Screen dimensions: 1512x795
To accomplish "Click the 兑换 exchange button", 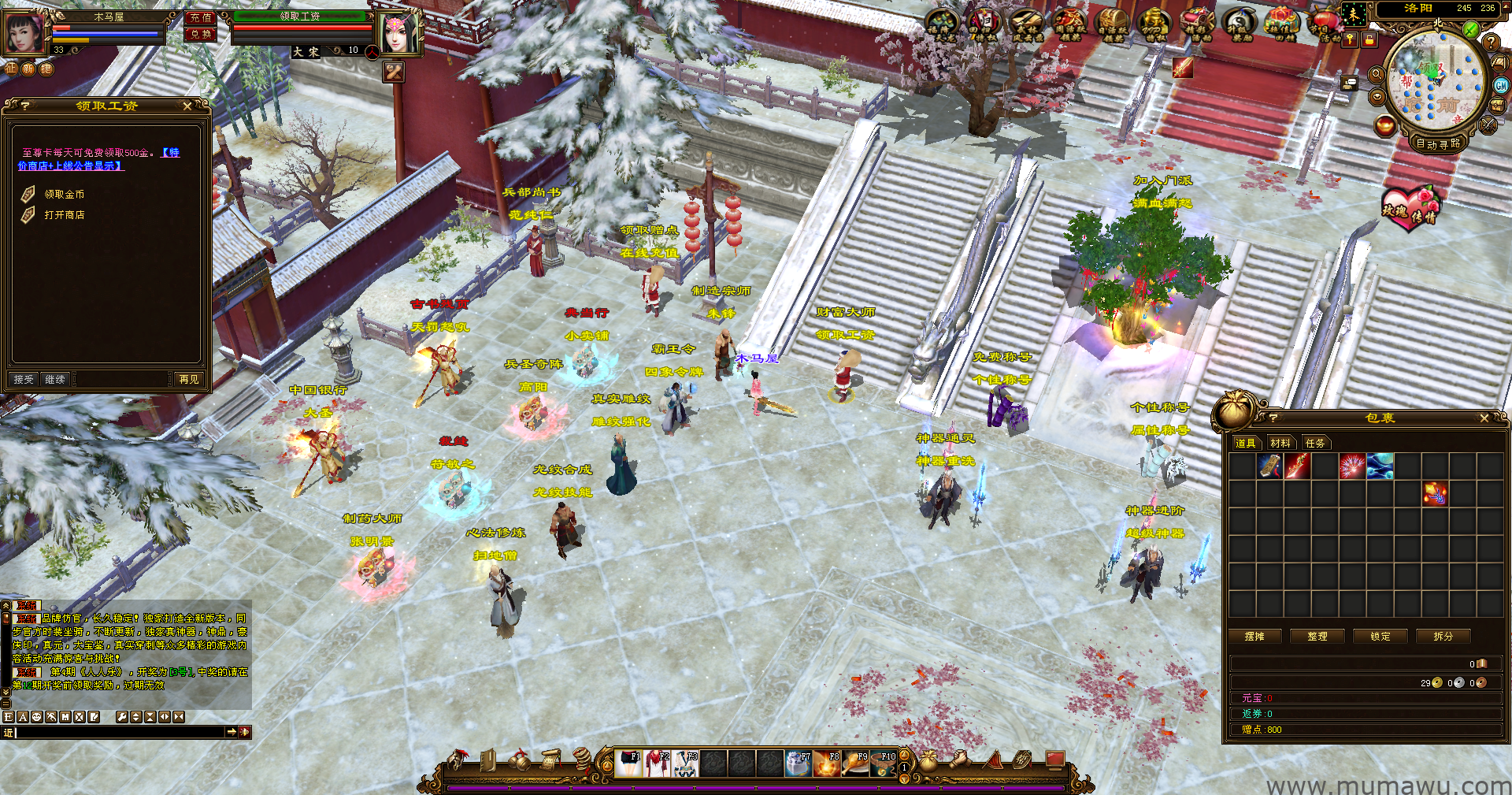I will click(x=200, y=34).
